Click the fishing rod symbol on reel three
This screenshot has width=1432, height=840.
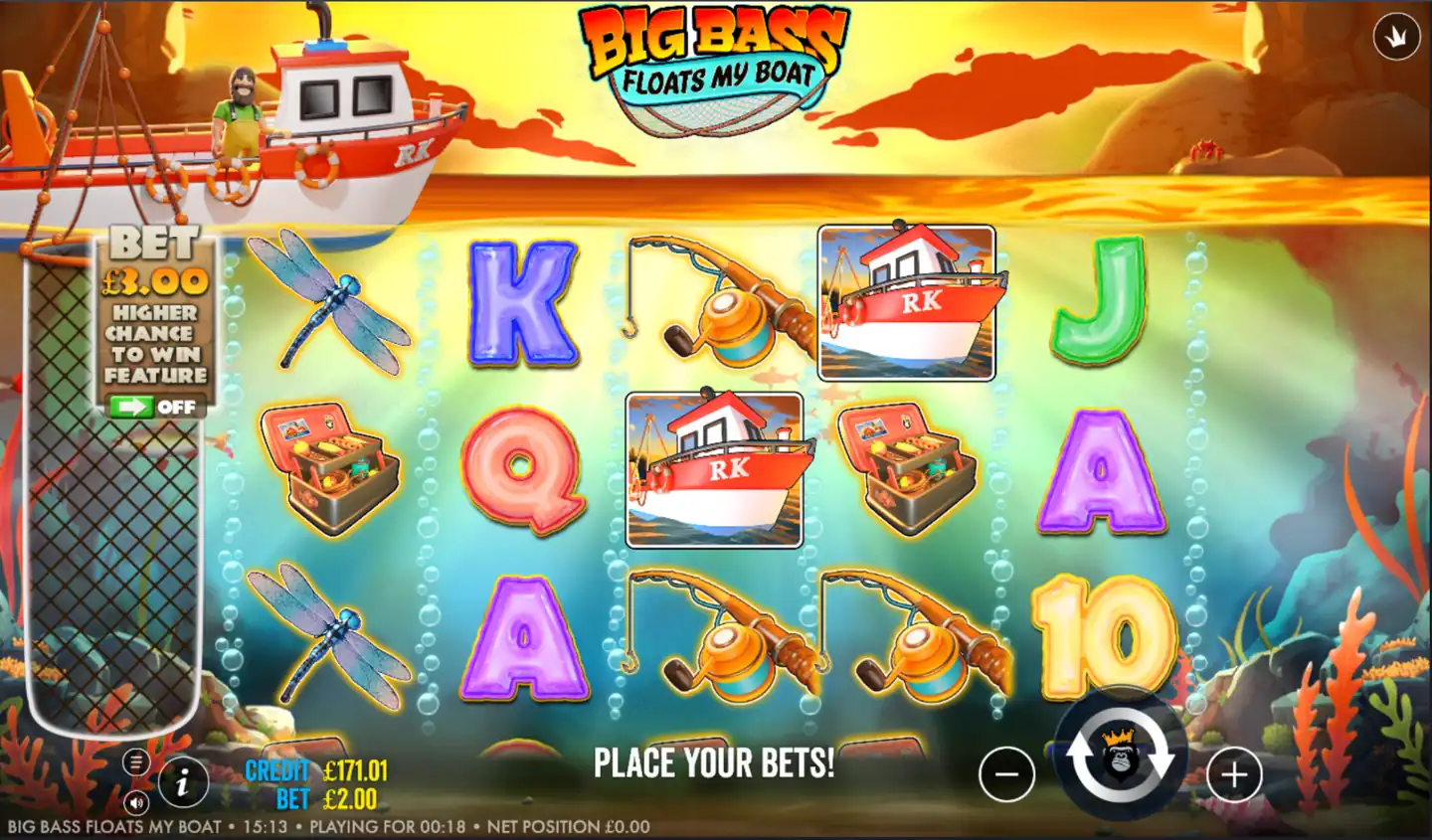point(716,298)
